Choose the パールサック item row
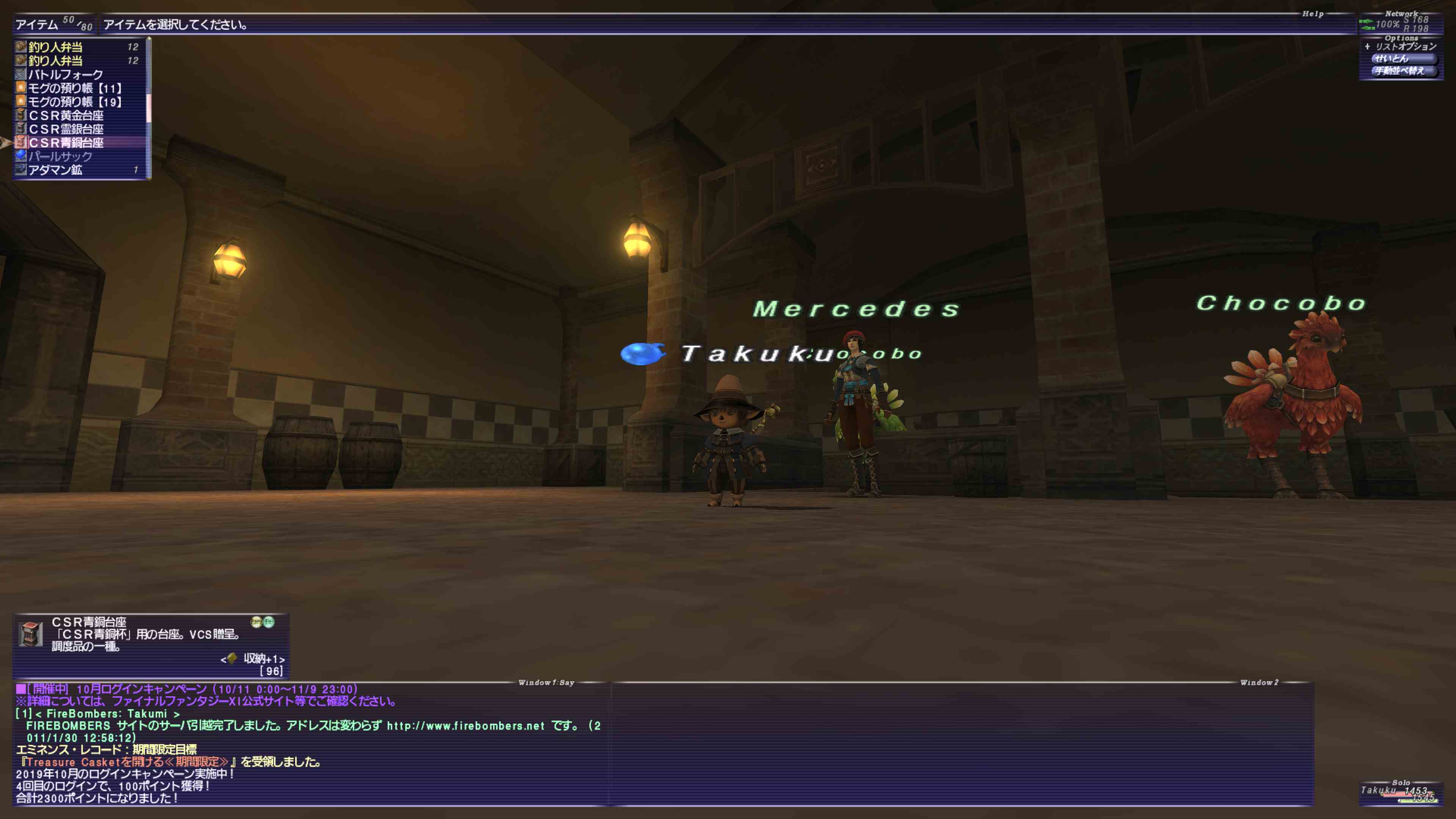Screen dimensions: 1456x819 [60, 156]
